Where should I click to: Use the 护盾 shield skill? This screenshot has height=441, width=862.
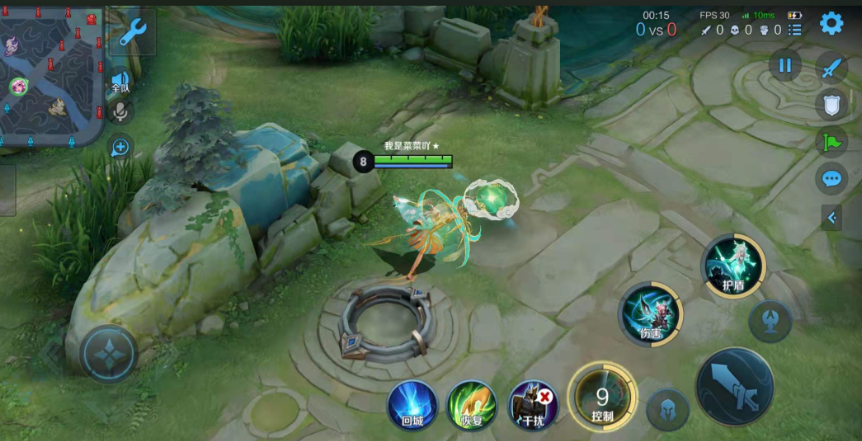point(733,266)
